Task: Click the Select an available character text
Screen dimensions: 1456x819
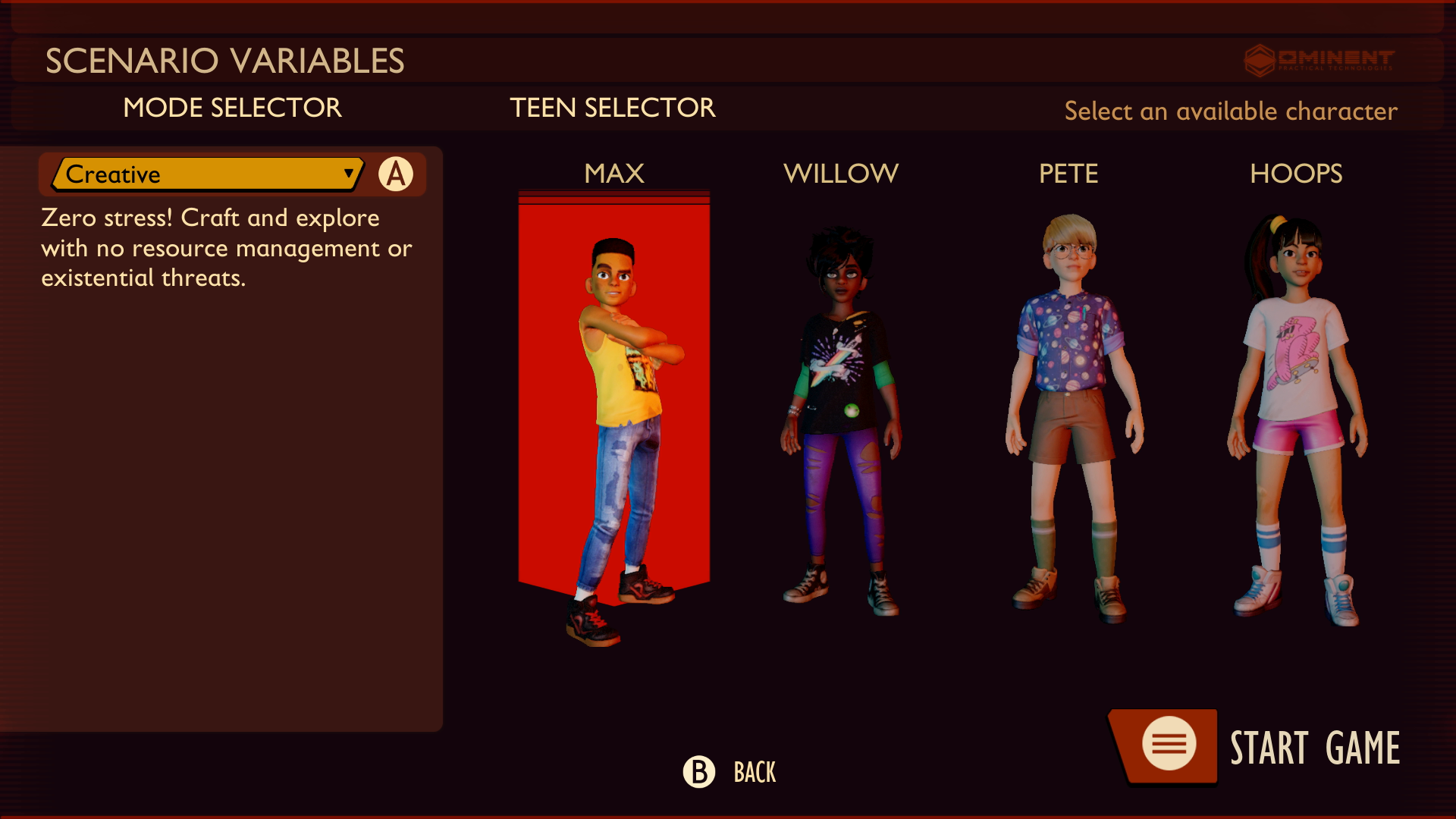Action: pos(1230,111)
